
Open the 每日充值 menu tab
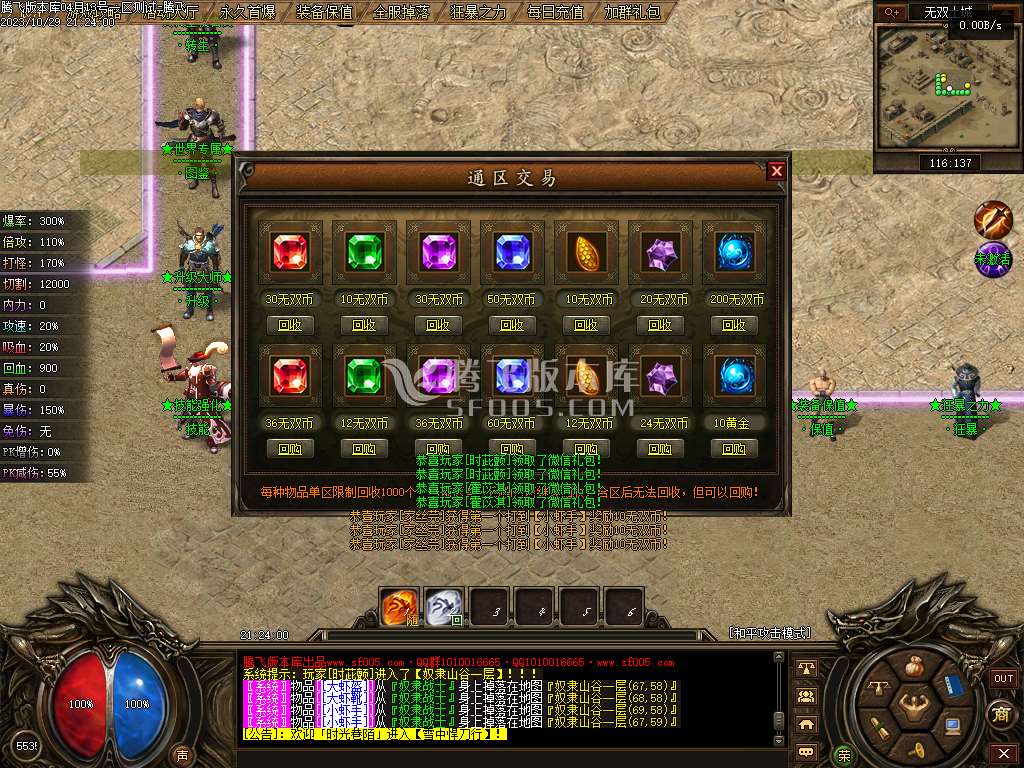coord(555,13)
